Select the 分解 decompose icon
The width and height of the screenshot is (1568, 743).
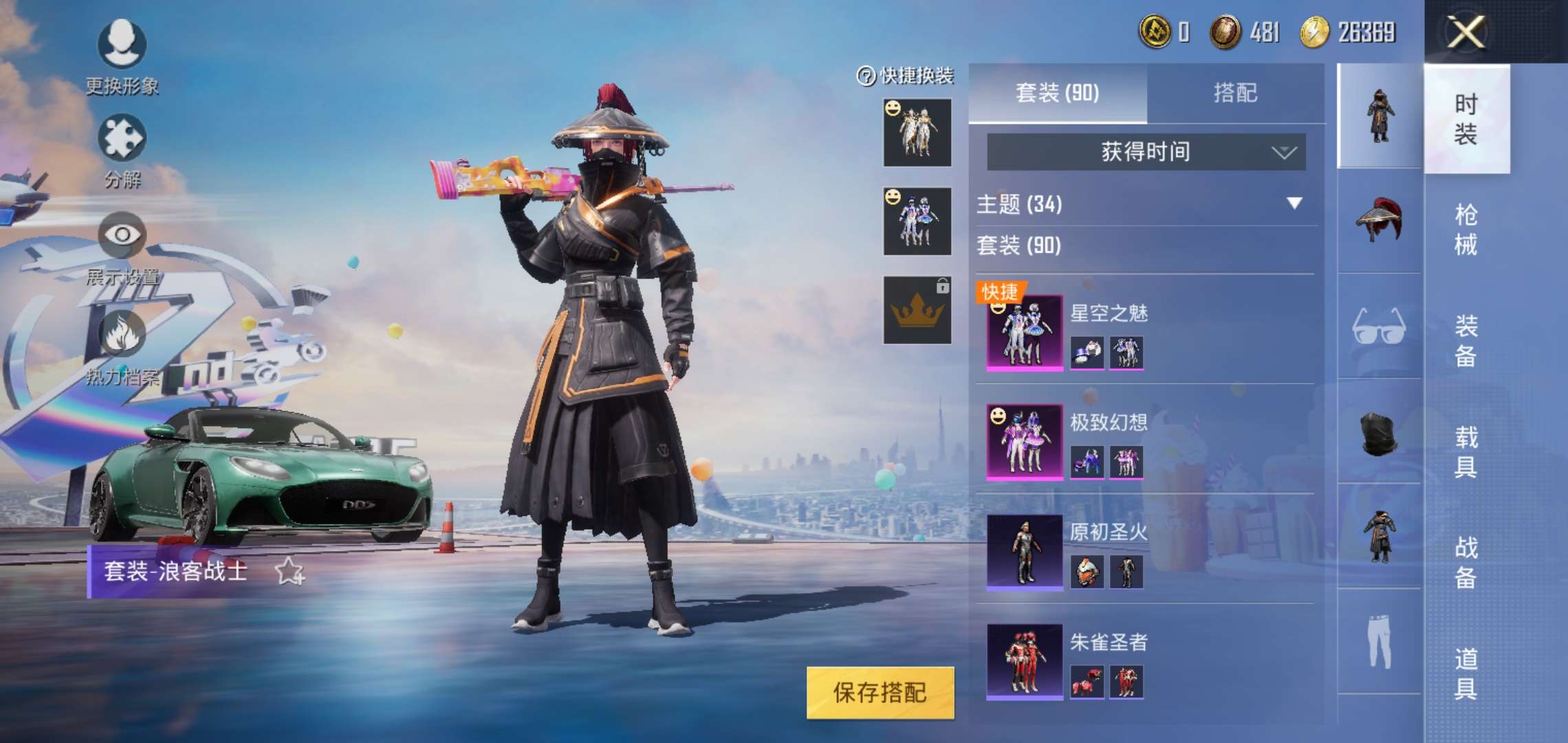coord(120,138)
